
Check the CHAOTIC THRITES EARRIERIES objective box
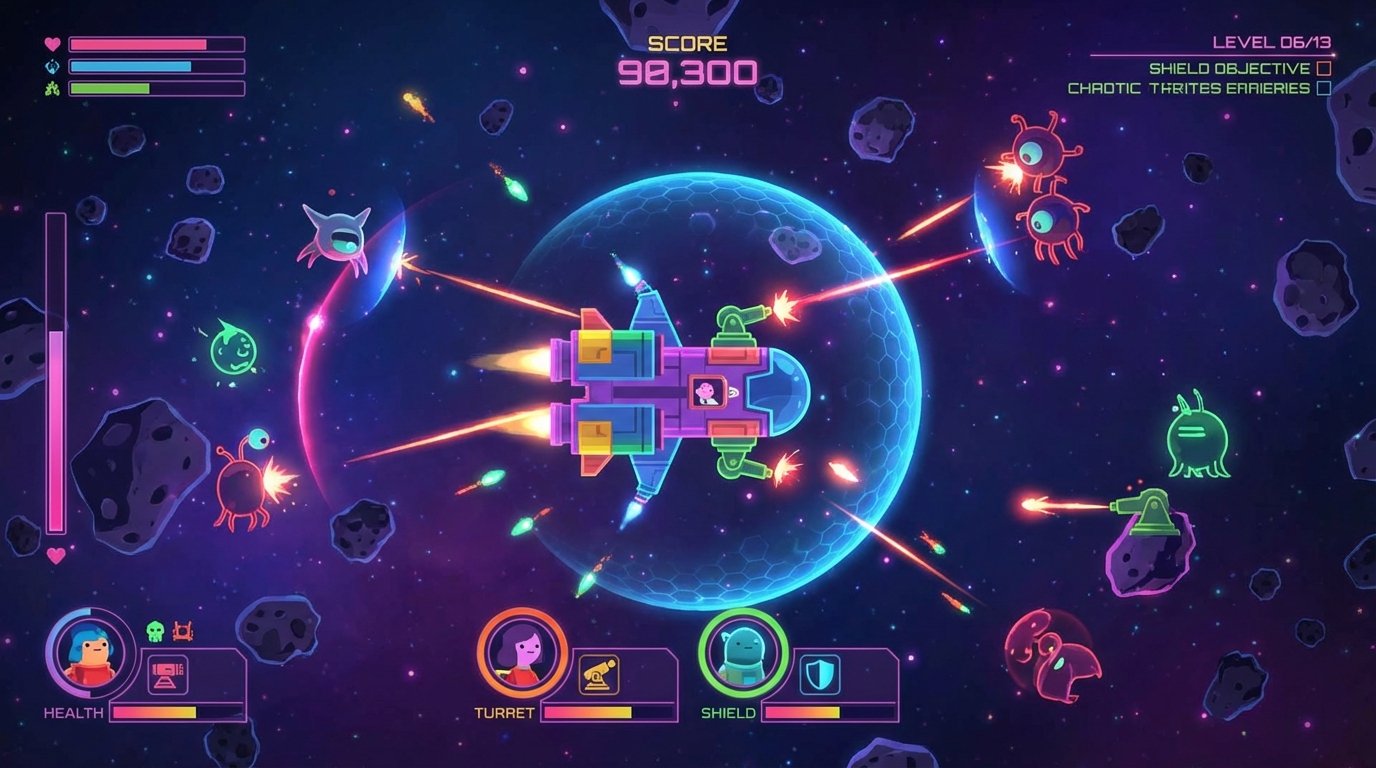[x=1323, y=88]
